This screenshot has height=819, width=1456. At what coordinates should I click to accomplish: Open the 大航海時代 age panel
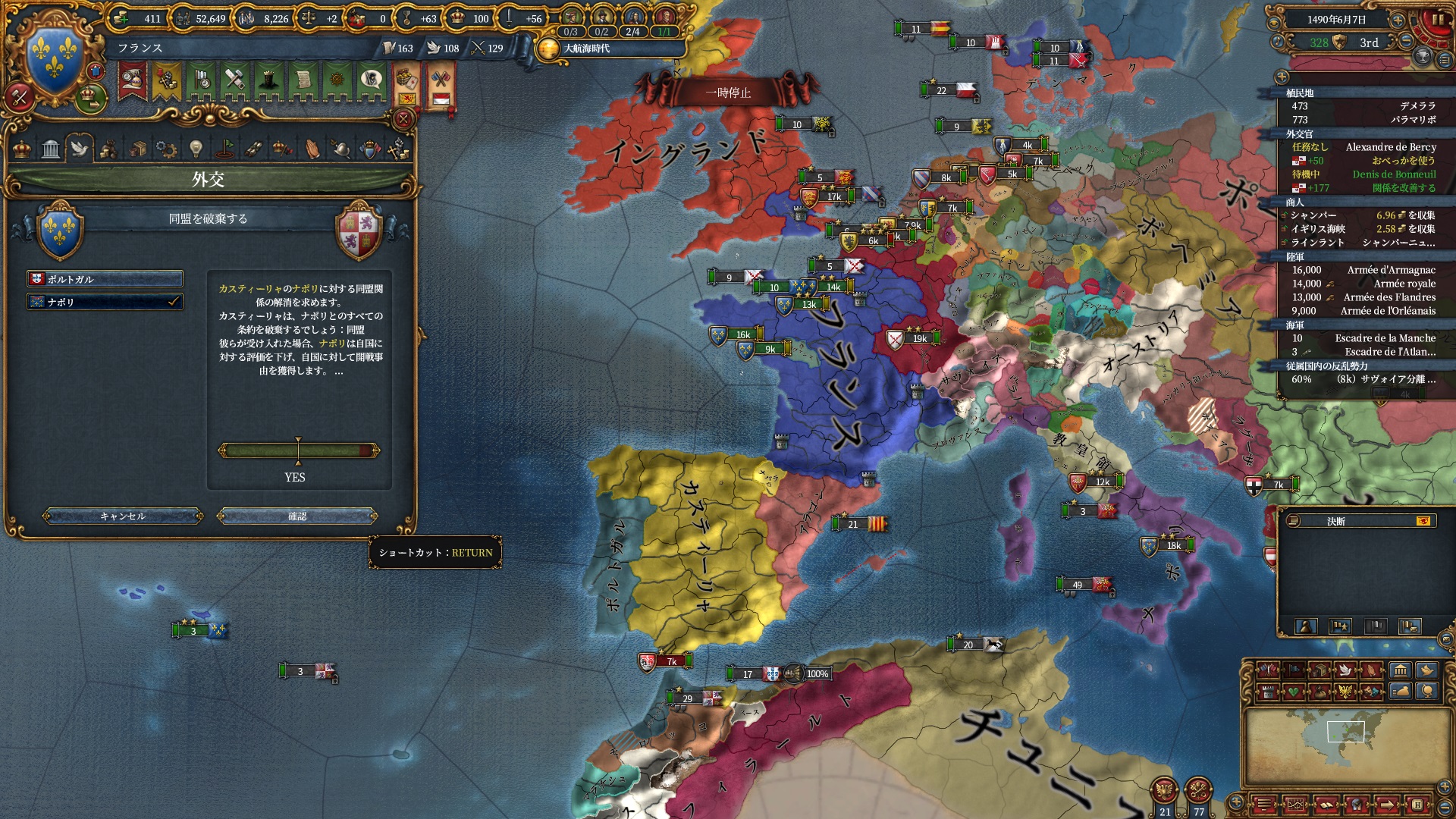click(584, 49)
